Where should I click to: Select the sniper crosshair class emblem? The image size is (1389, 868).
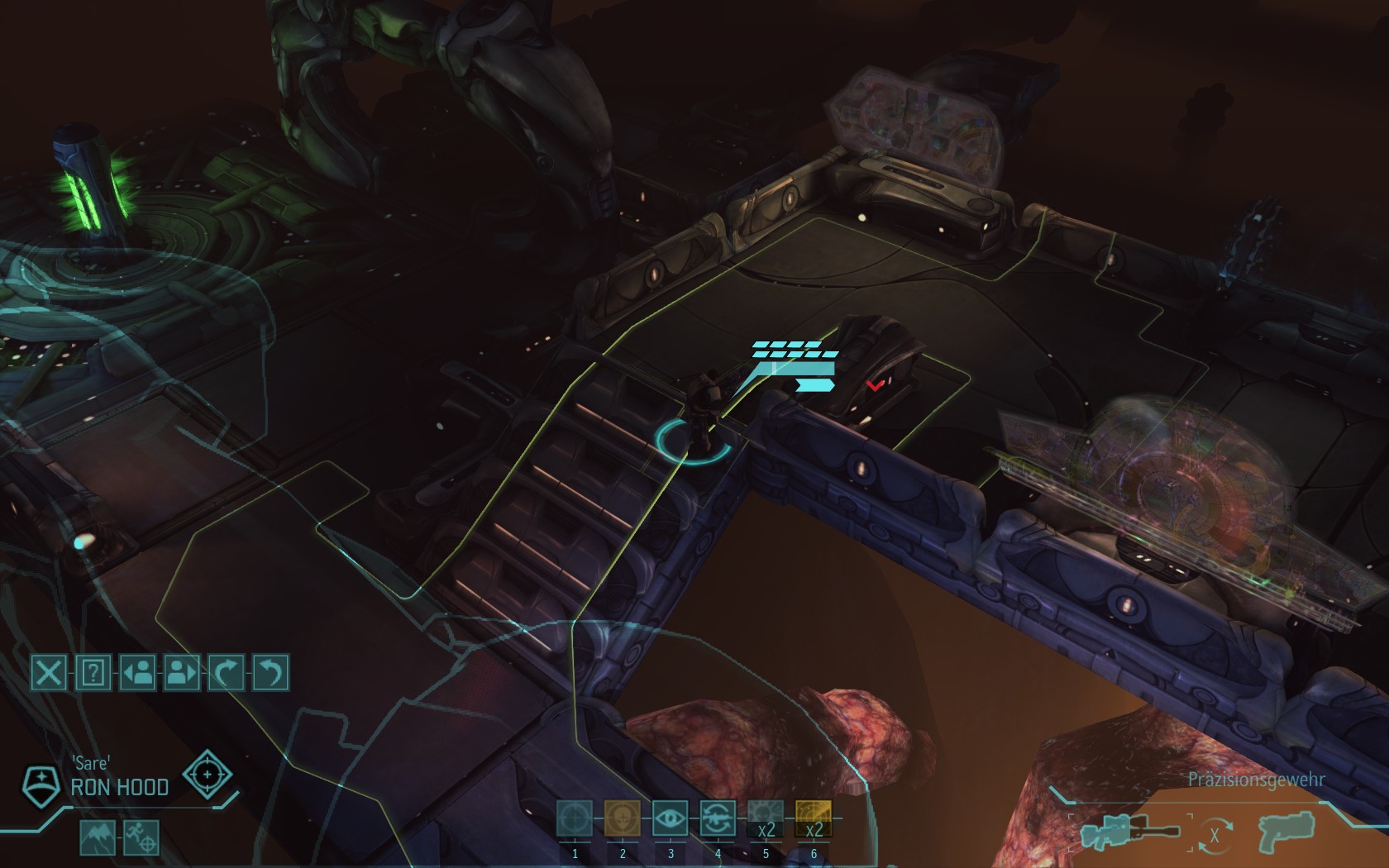(207, 775)
